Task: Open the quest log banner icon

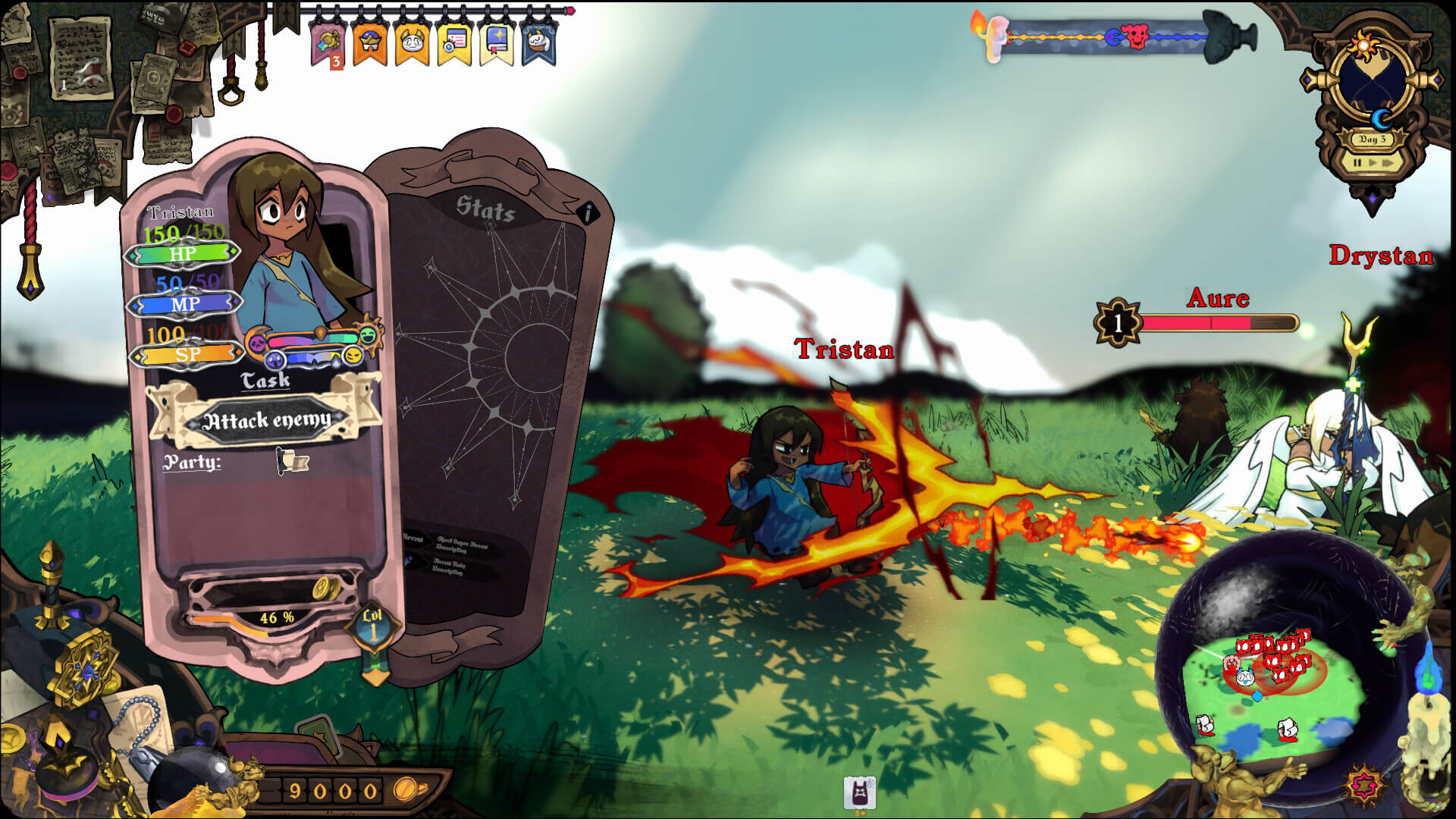Action: (456, 41)
